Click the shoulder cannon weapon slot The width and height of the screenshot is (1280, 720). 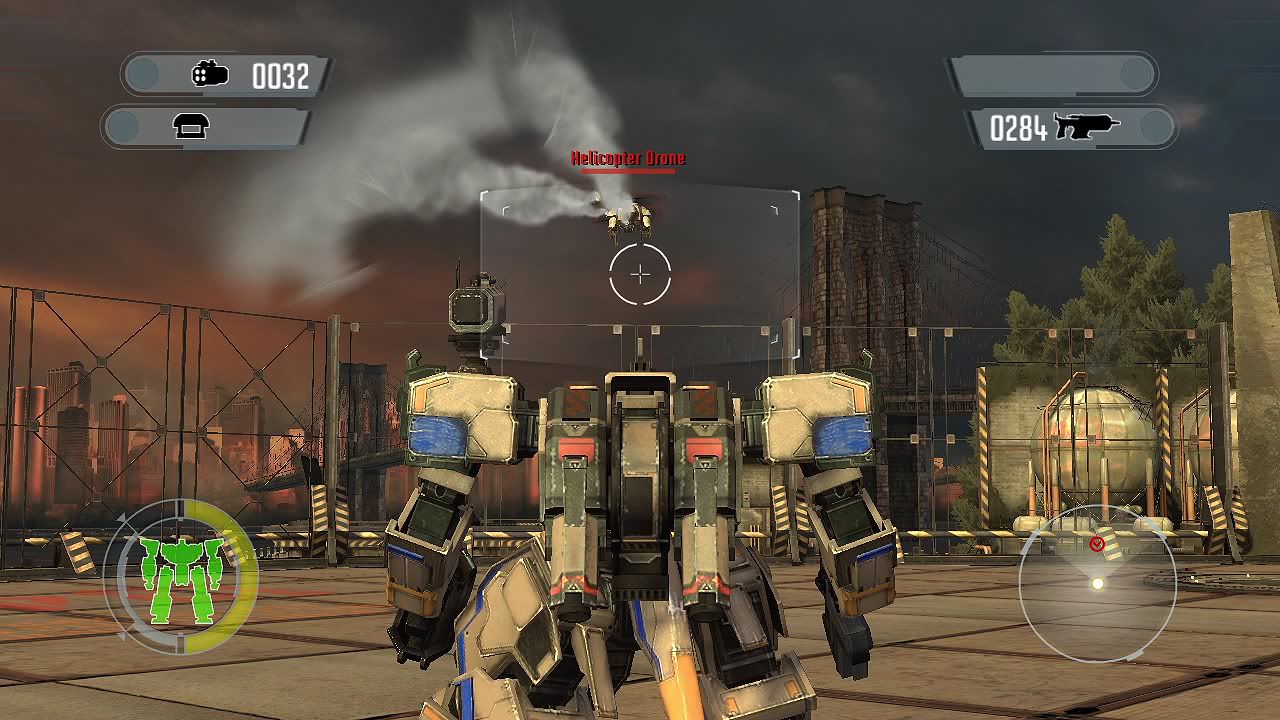pos(190,126)
